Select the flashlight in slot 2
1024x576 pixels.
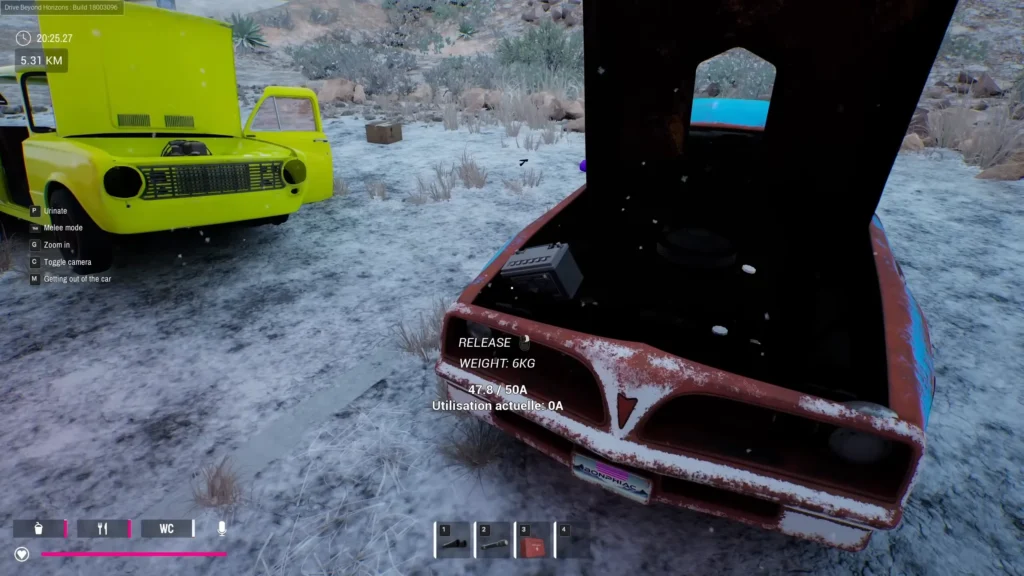coord(492,541)
